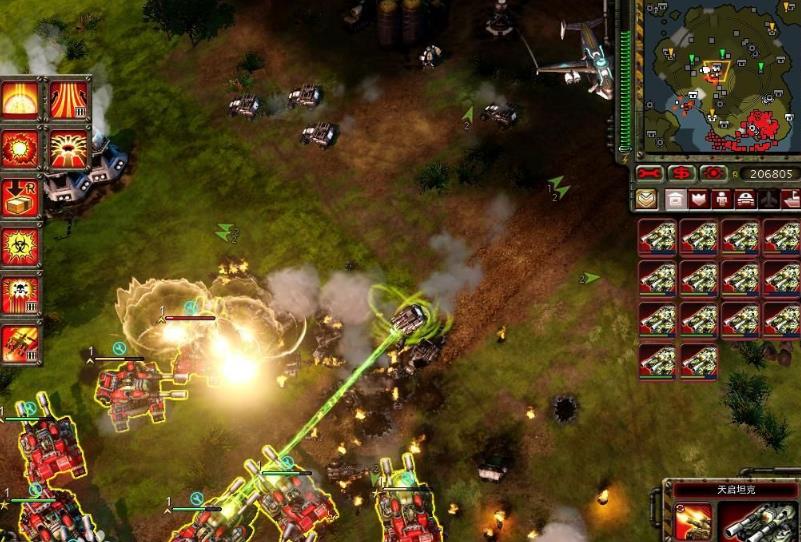Activate the dollar-sign sell button
801x542 pixels.
coord(682,173)
